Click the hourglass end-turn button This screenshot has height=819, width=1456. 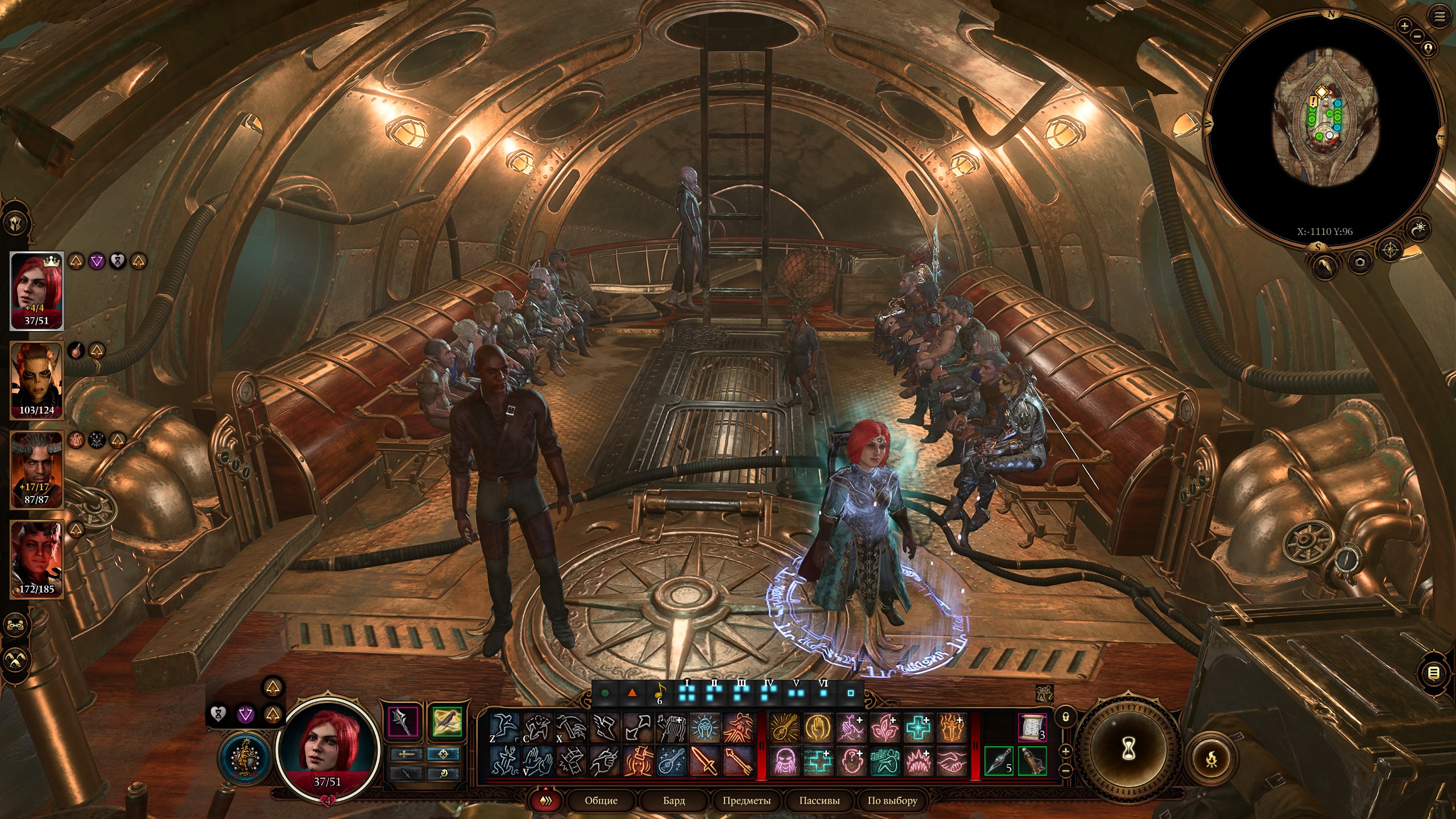tap(1129, 748)
